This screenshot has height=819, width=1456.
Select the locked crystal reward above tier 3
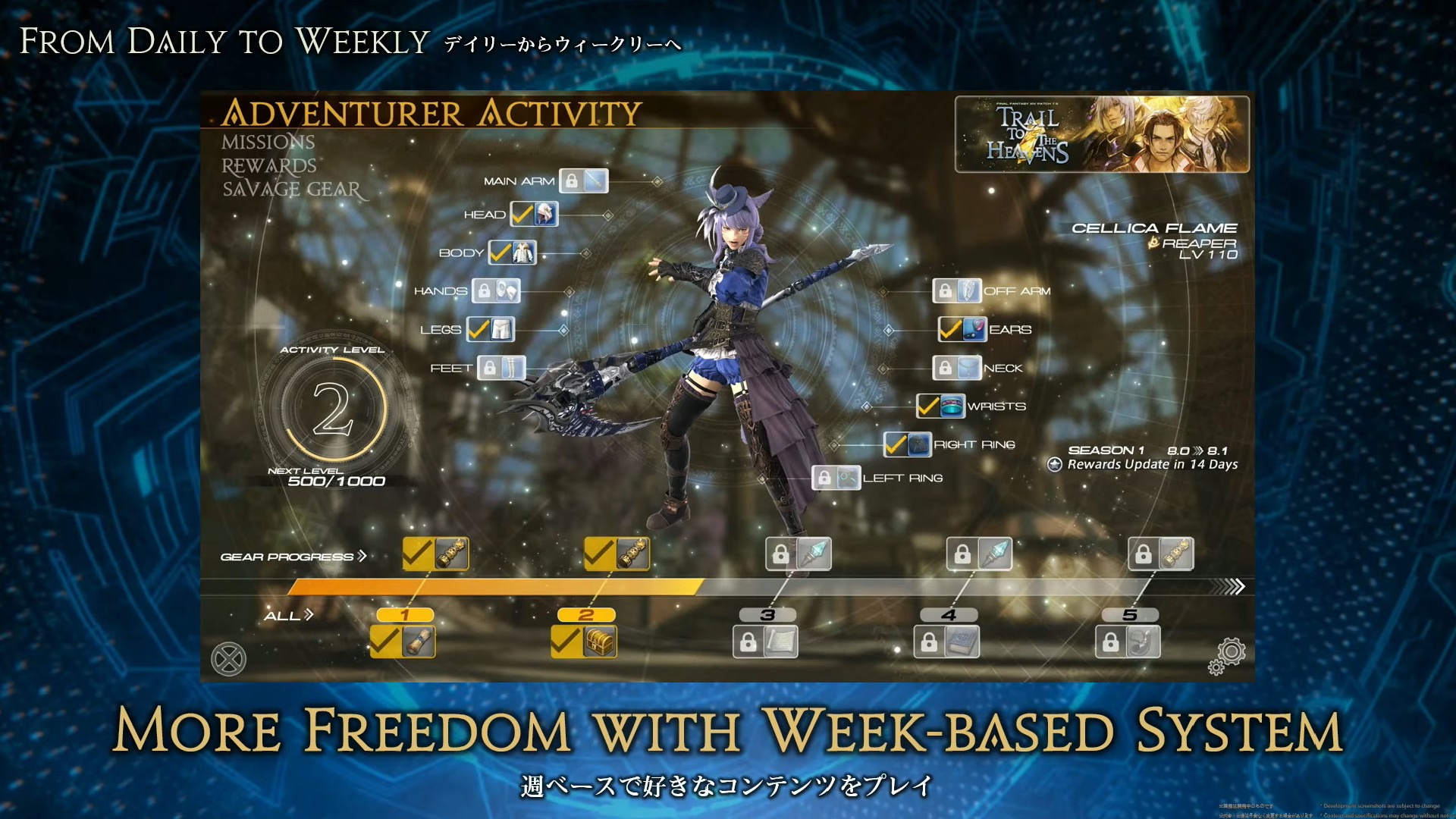pos(799,553)
